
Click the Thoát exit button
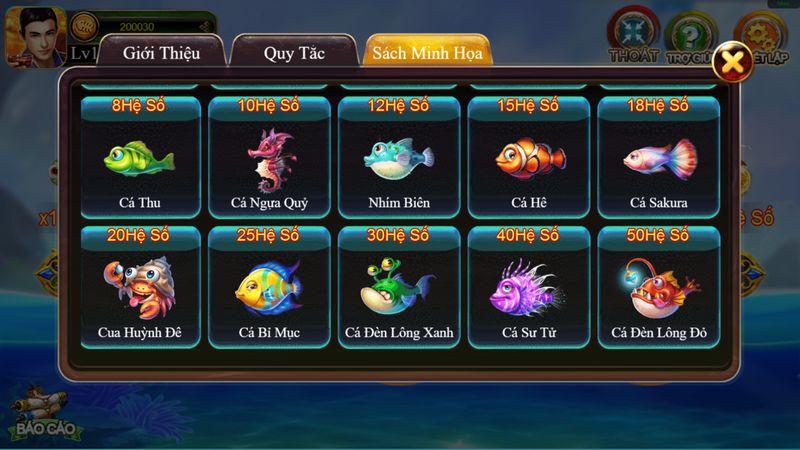click(x=634, y=33)
